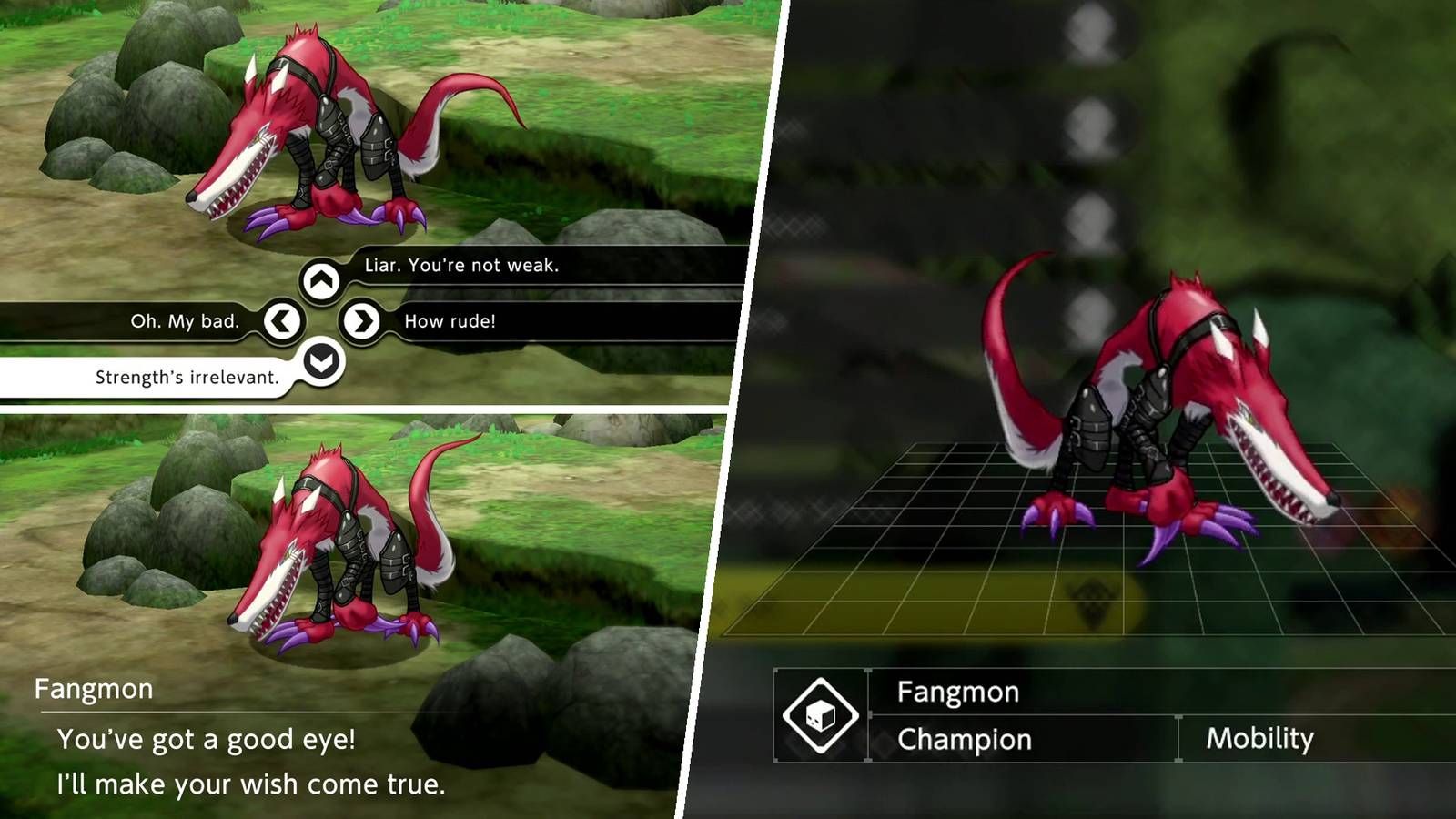
Task: Click the right arrow dialogue selector
Action: click(364, 319)
